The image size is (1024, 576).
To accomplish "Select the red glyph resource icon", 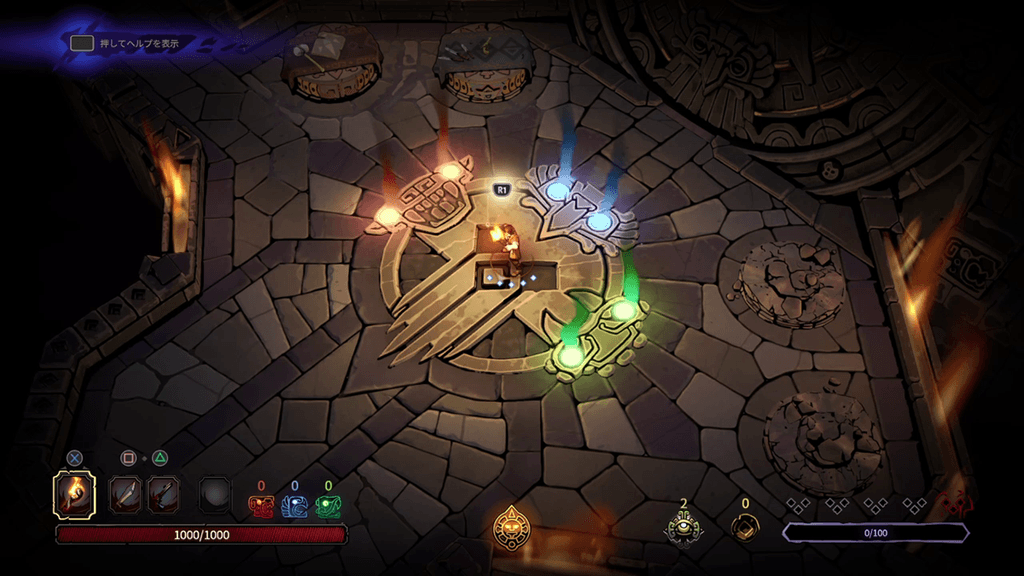I will [x=261, y=507].
